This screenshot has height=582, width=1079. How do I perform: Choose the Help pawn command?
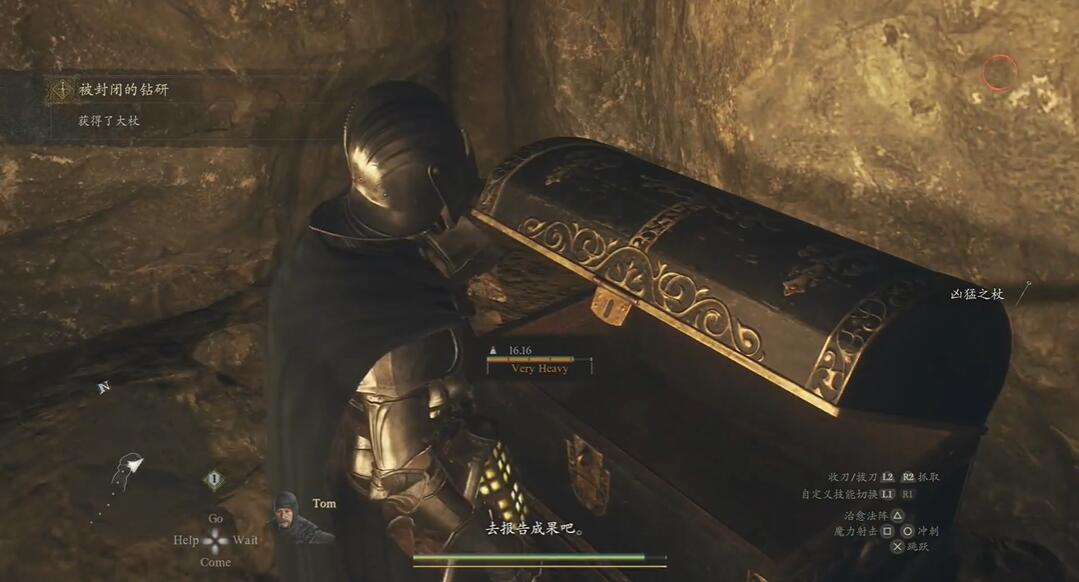pyautogui.click(x=186, y=540)
